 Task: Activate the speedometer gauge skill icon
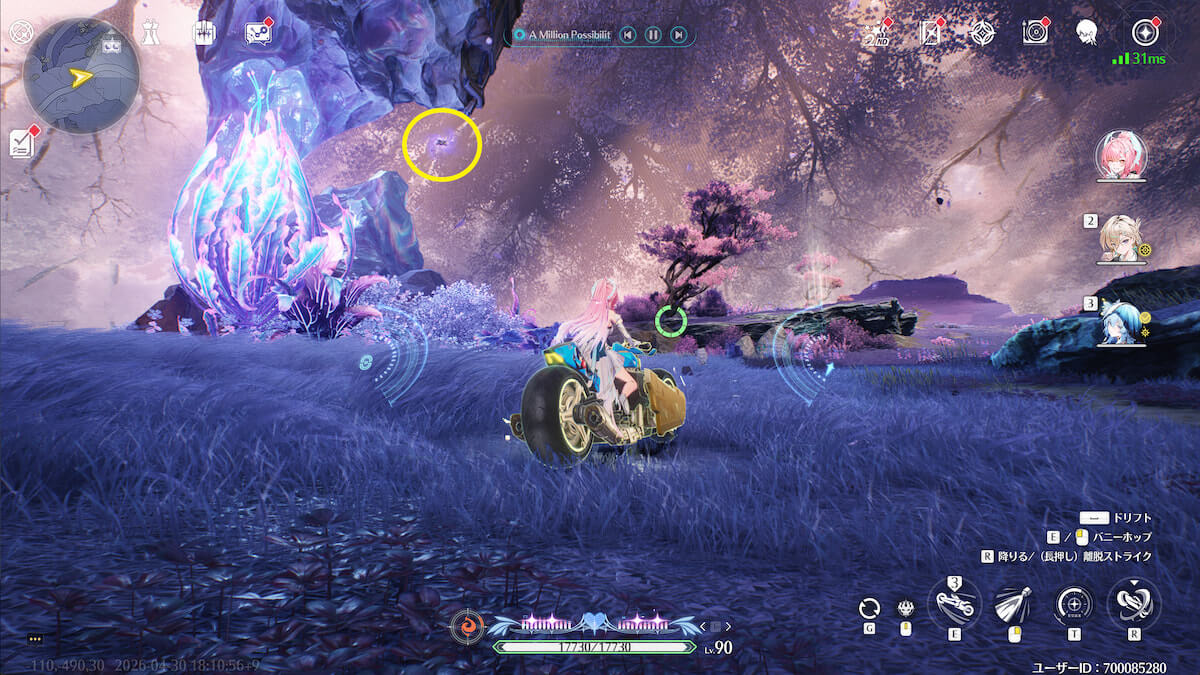tap(1073, 605)
